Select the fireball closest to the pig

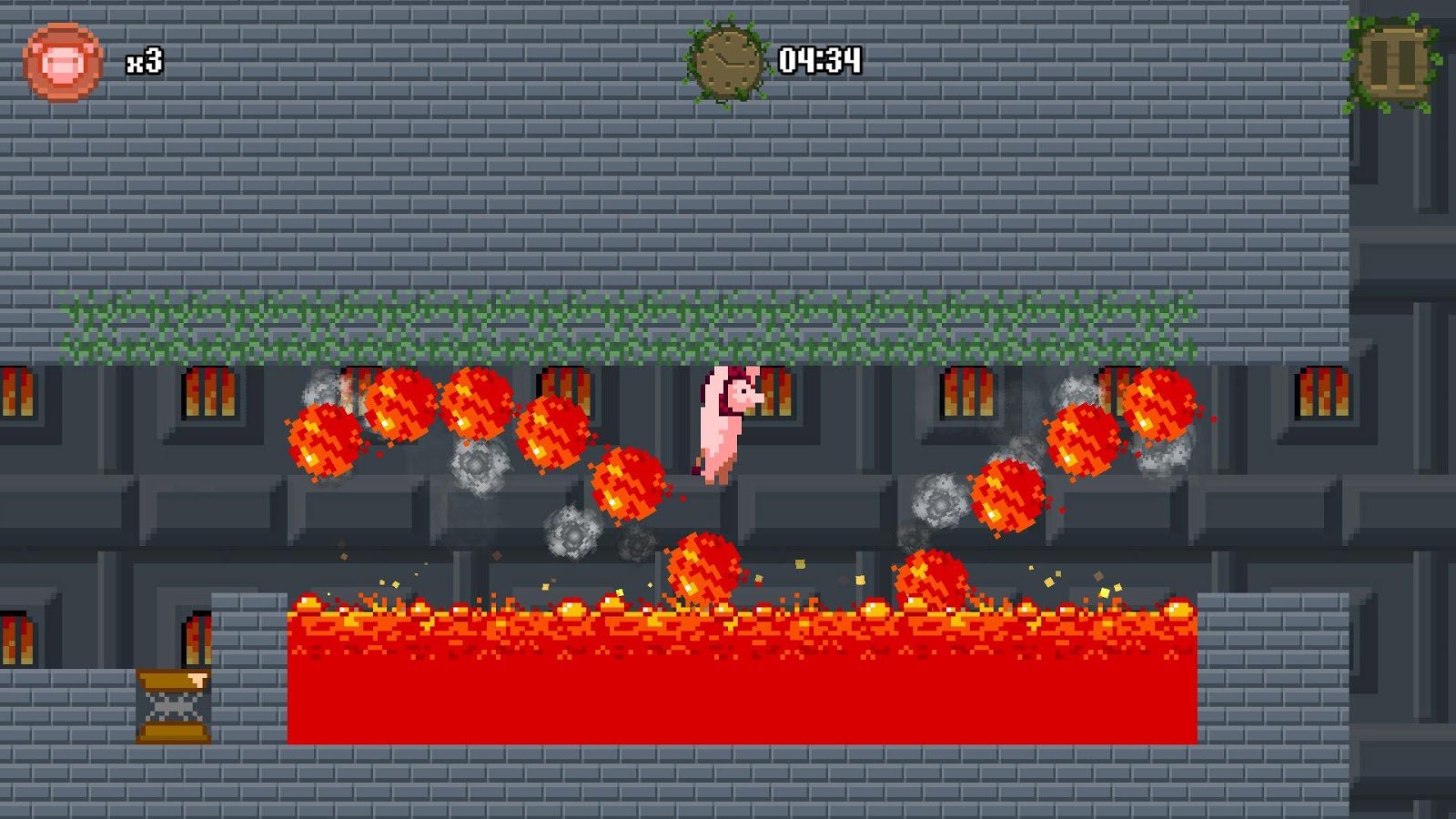628,482
